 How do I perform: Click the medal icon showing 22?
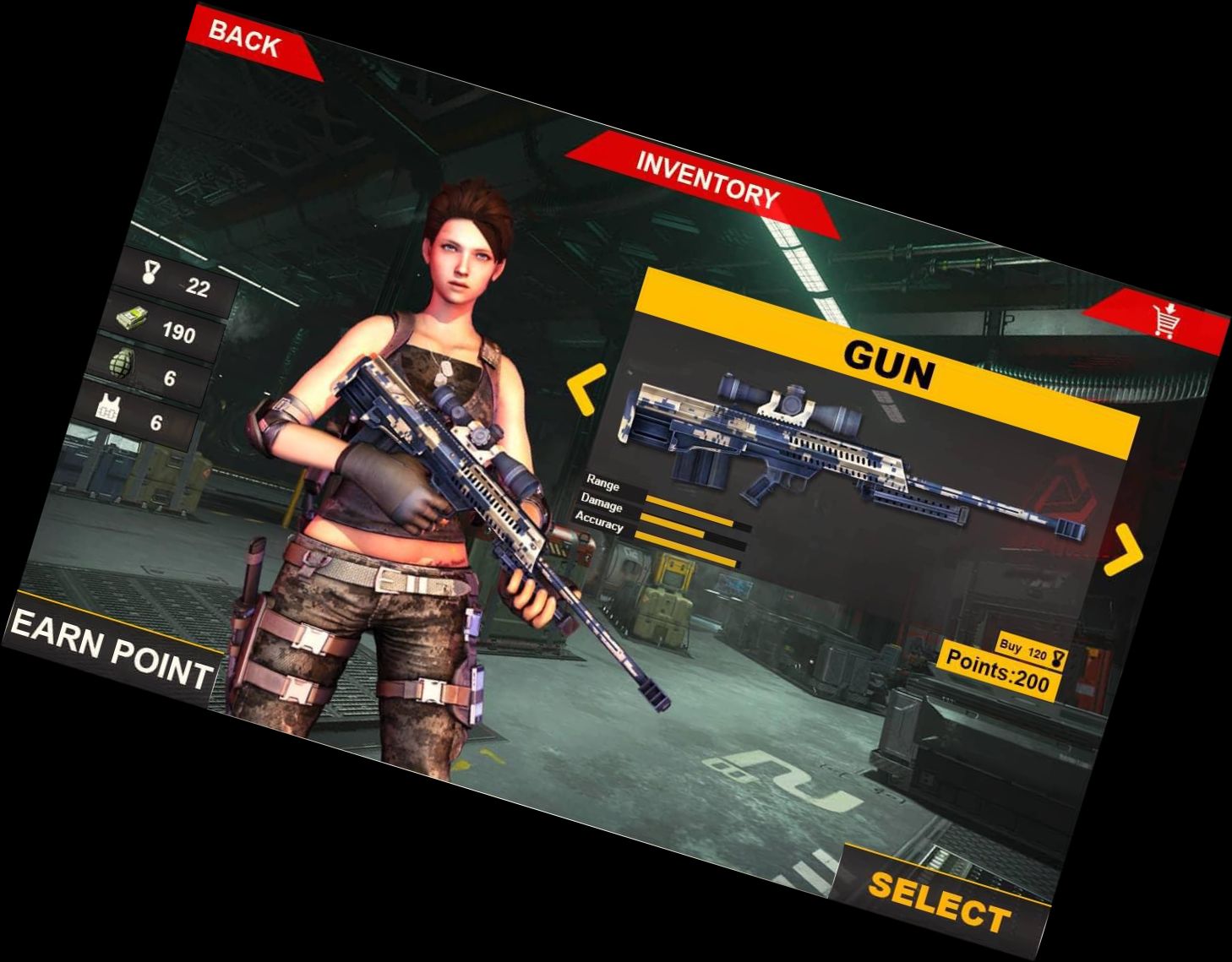pyautogui.click(x=149, y=270)
